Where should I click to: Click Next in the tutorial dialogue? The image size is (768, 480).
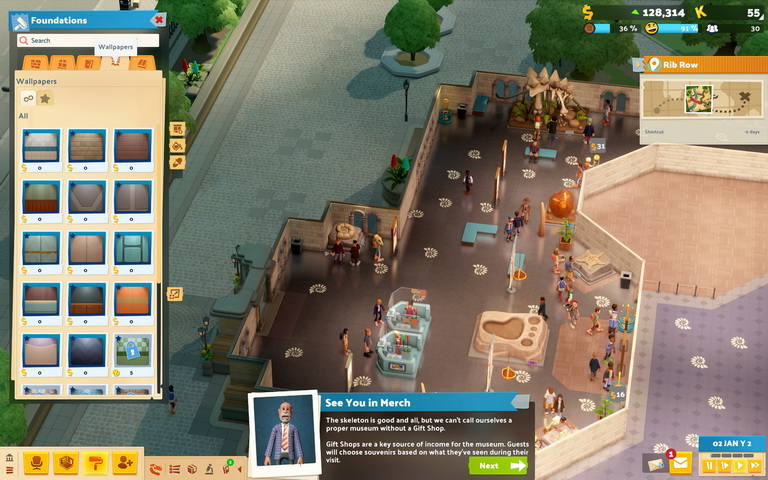click(x=496, y=465)
